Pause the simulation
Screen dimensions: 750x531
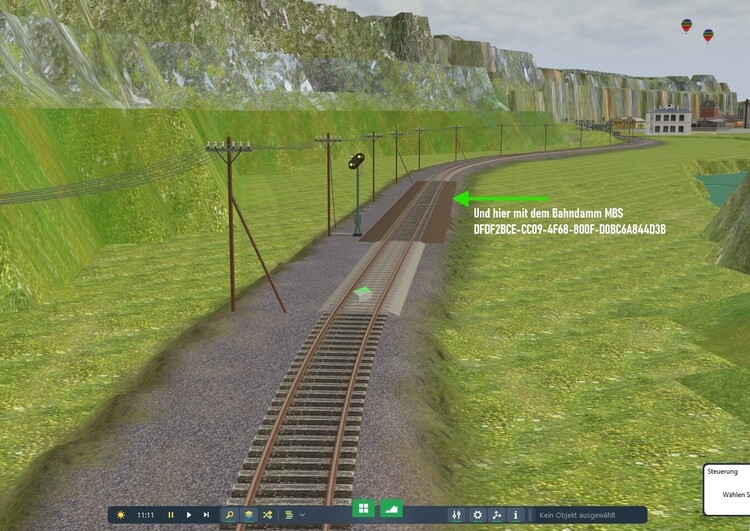coord(170,514)
